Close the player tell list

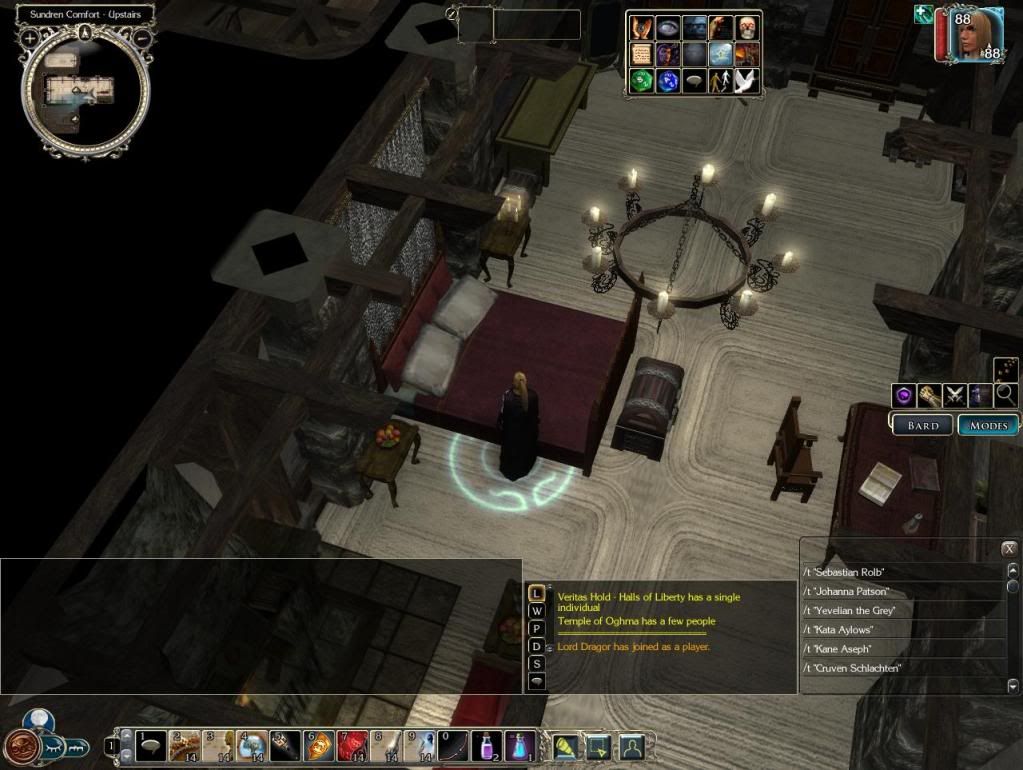coord(1009,548)
